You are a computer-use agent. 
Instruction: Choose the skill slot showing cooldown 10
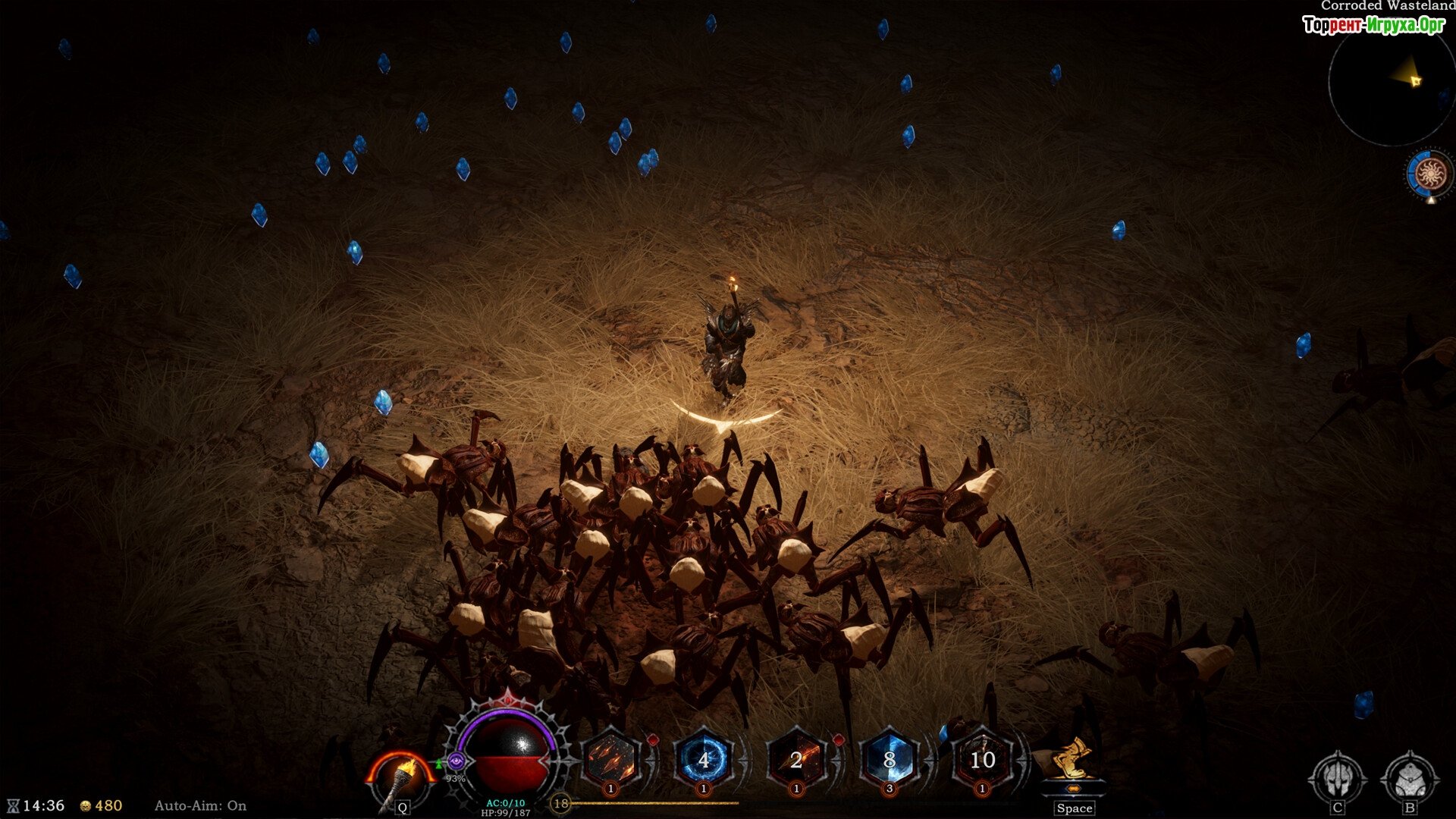[982, 759]
